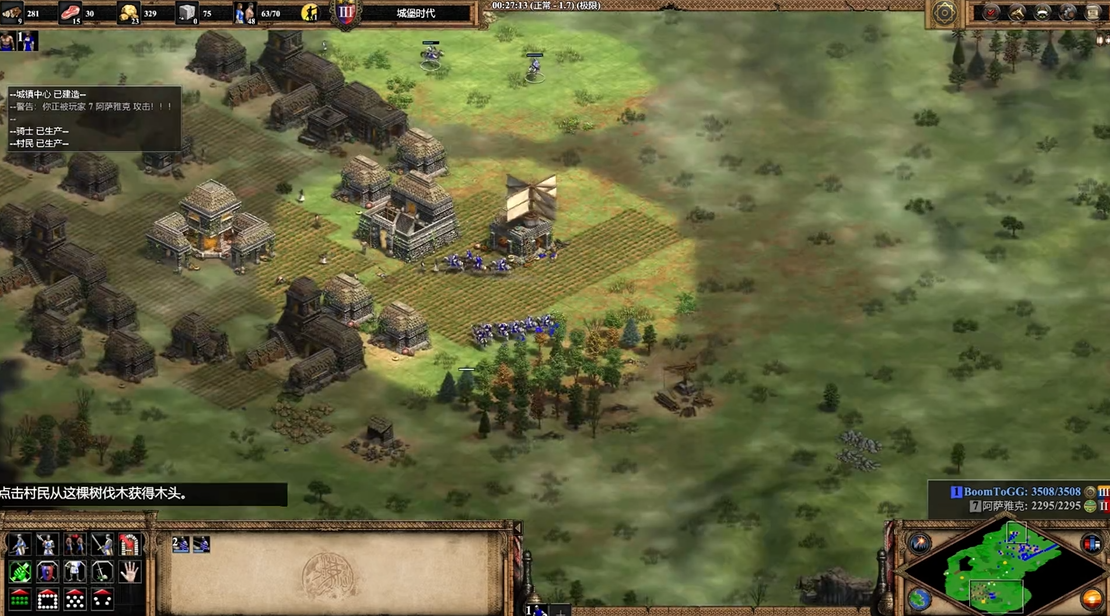
Task: Open the chat helmet button
Action: pos(1043,13)
